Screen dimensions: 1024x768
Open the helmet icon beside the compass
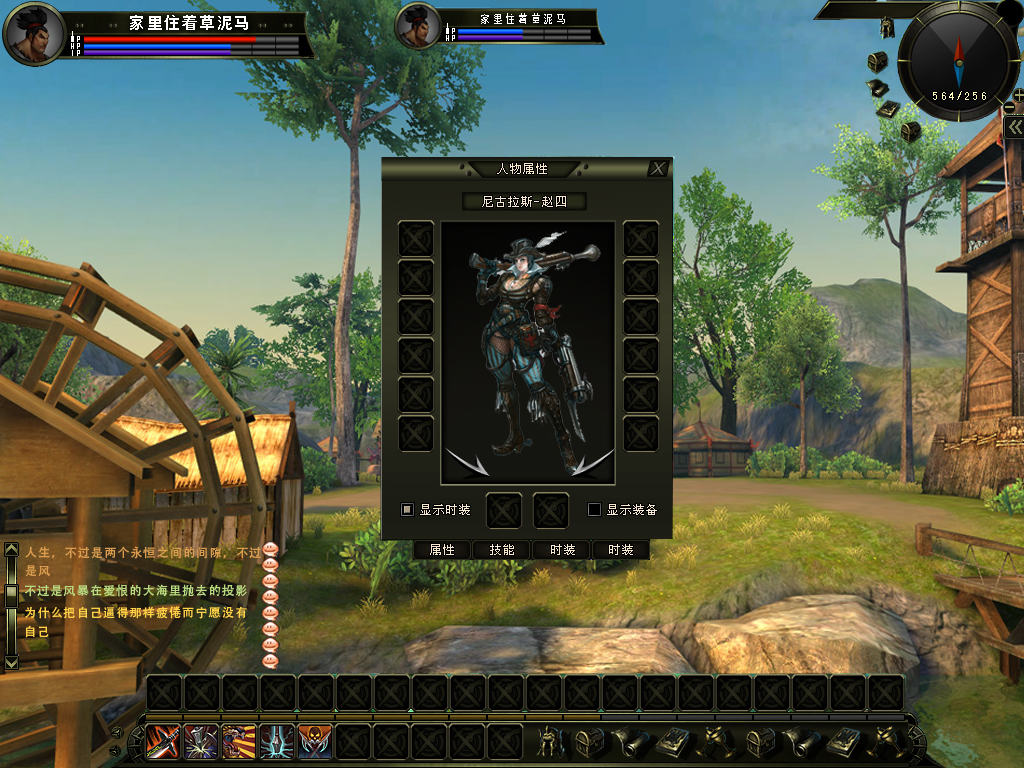click(886, 27)
